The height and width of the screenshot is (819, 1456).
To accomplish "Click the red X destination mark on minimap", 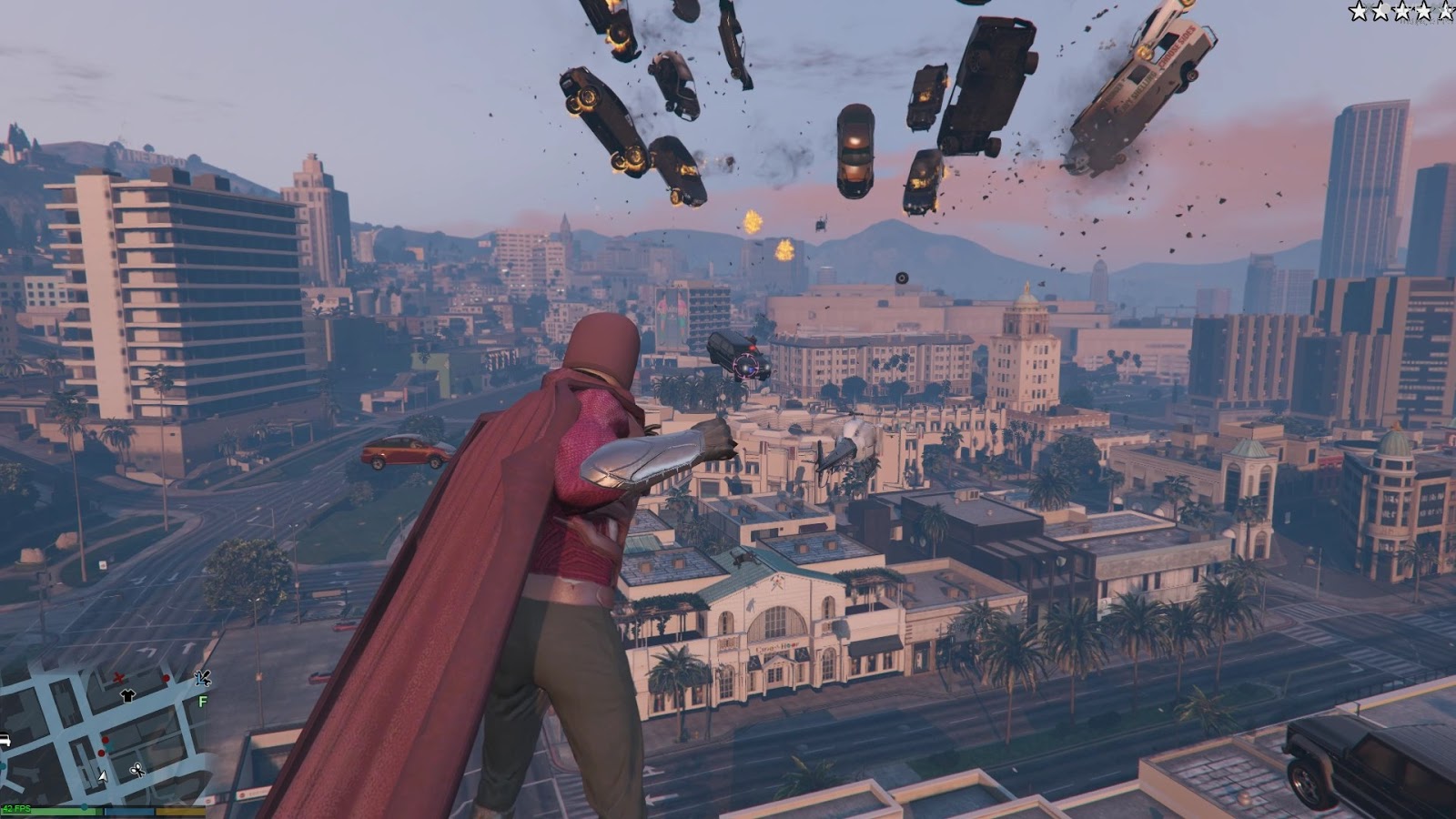I will click(119, 678).
